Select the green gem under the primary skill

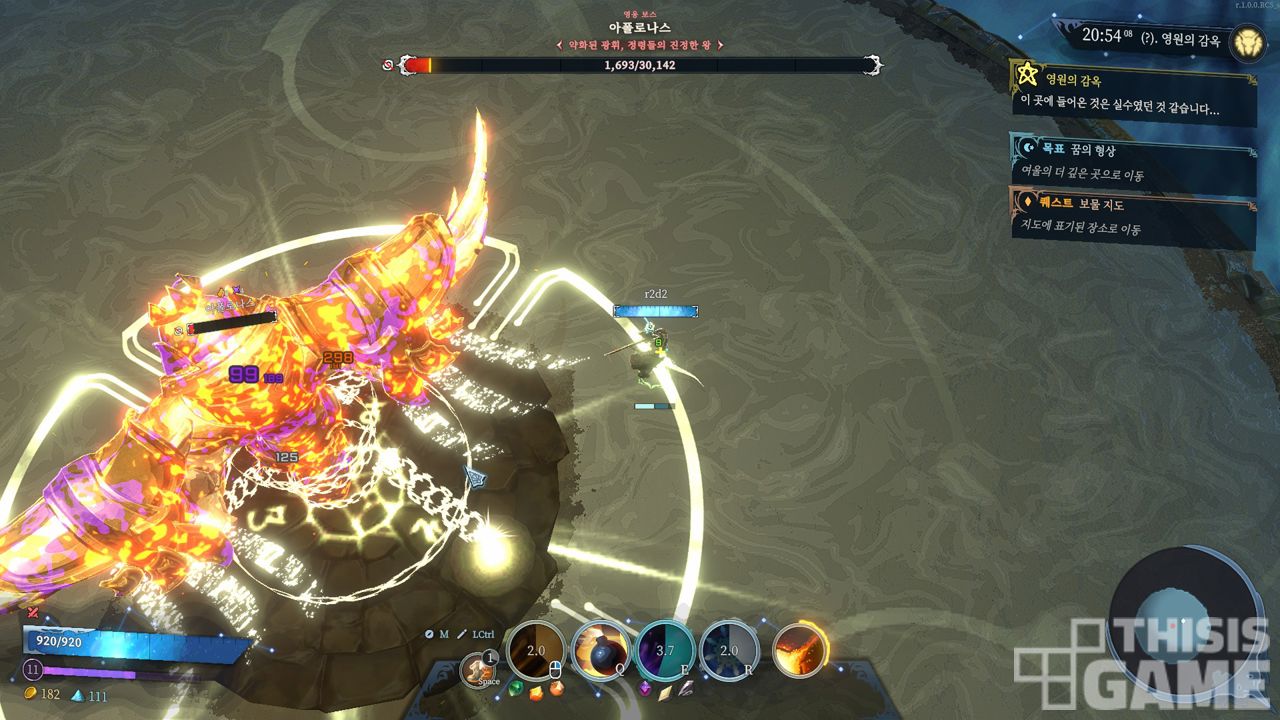(x=516, y=688)
